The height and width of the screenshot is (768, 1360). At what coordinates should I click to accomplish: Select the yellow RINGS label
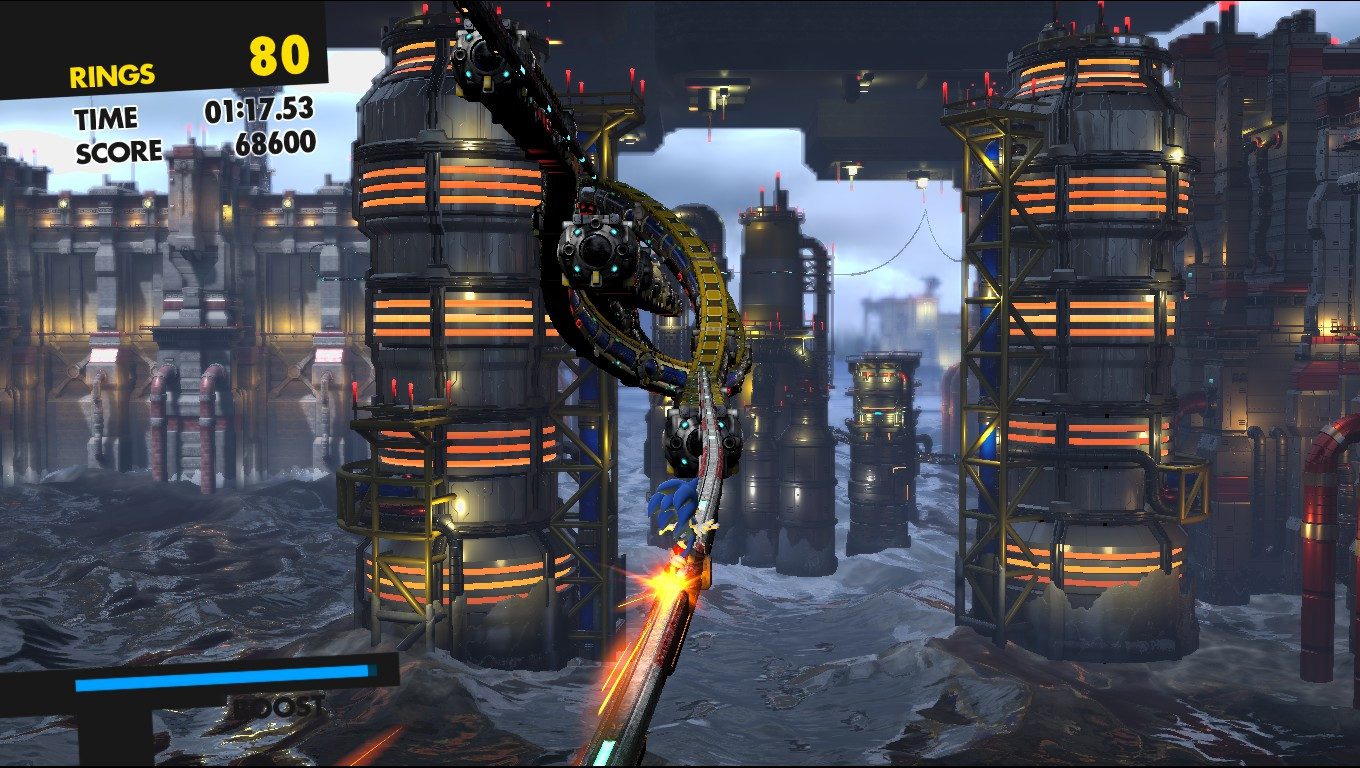tap(110, 73)
